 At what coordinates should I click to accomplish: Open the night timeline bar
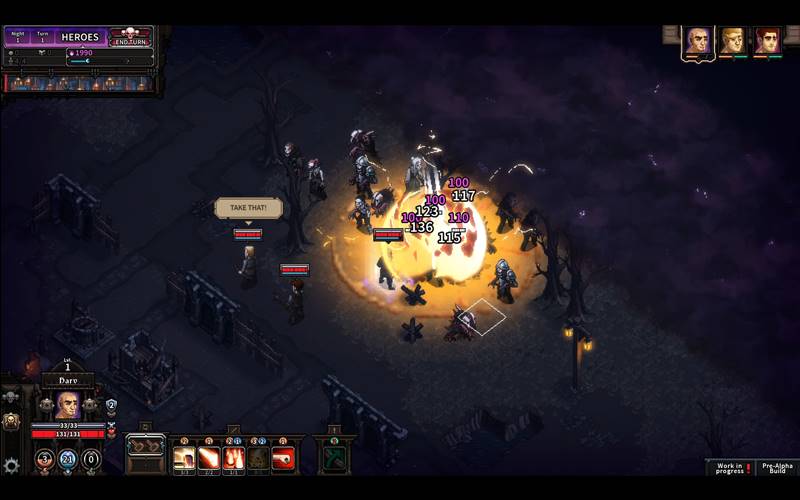tap(80, 83)
